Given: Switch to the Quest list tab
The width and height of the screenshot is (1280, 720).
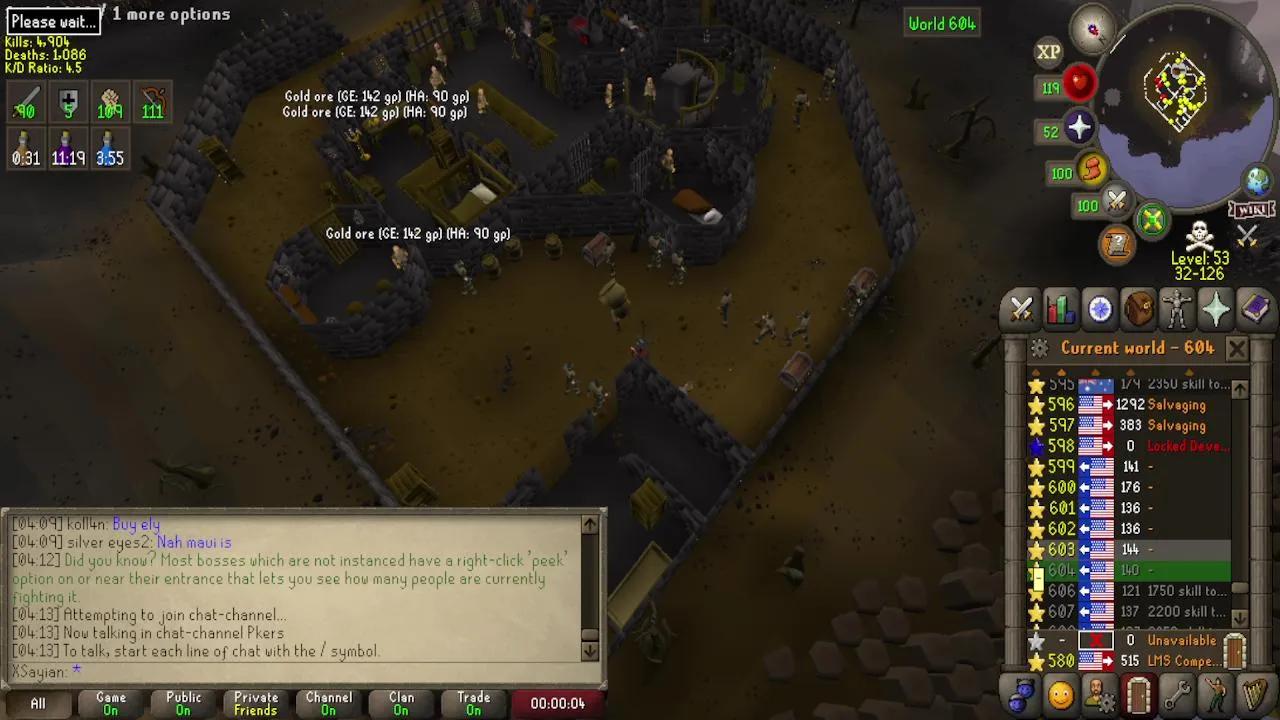Looking at the screenshot, I should (1100, 310).
